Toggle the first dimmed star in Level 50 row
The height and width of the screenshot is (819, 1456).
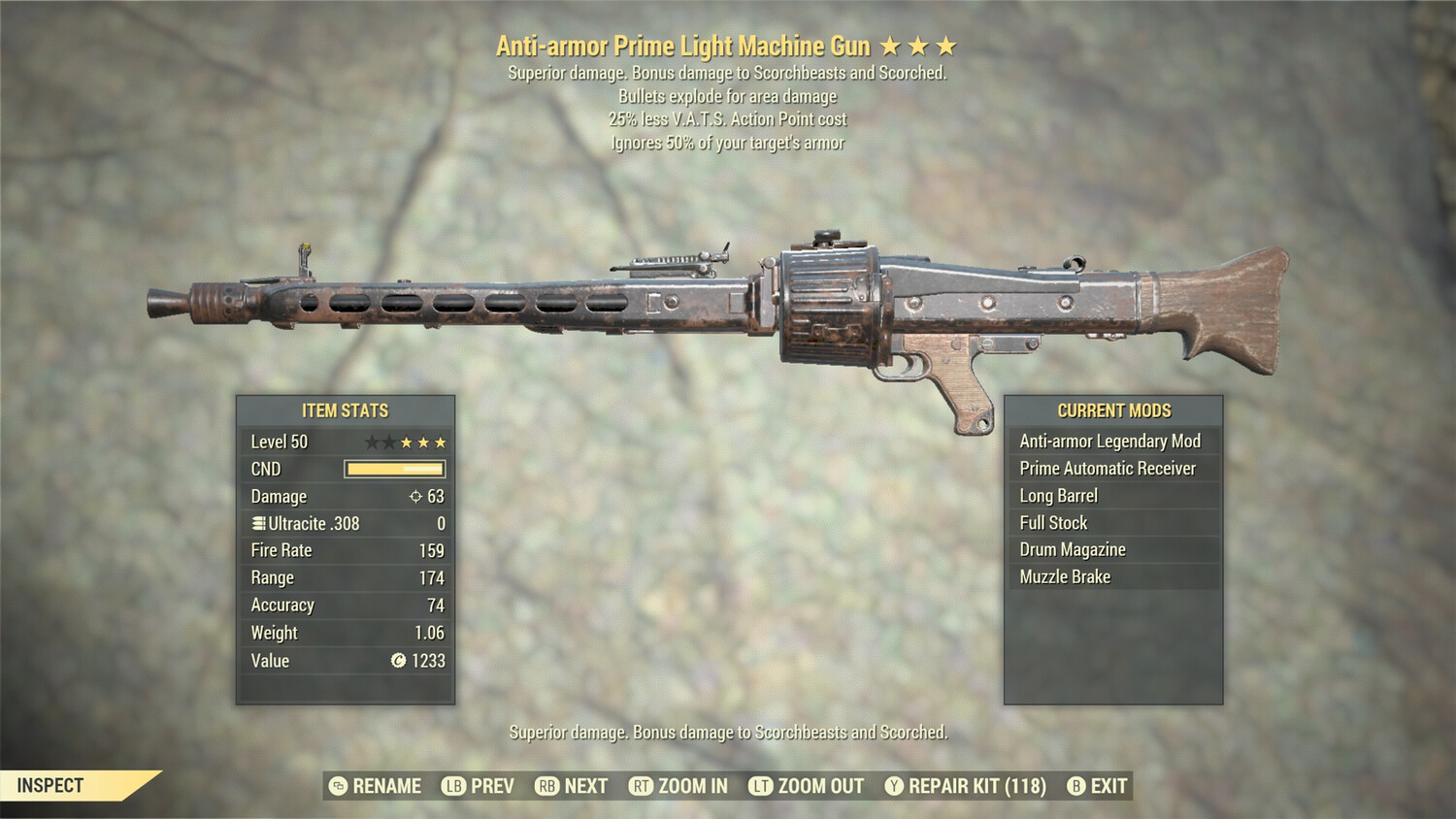370,441
